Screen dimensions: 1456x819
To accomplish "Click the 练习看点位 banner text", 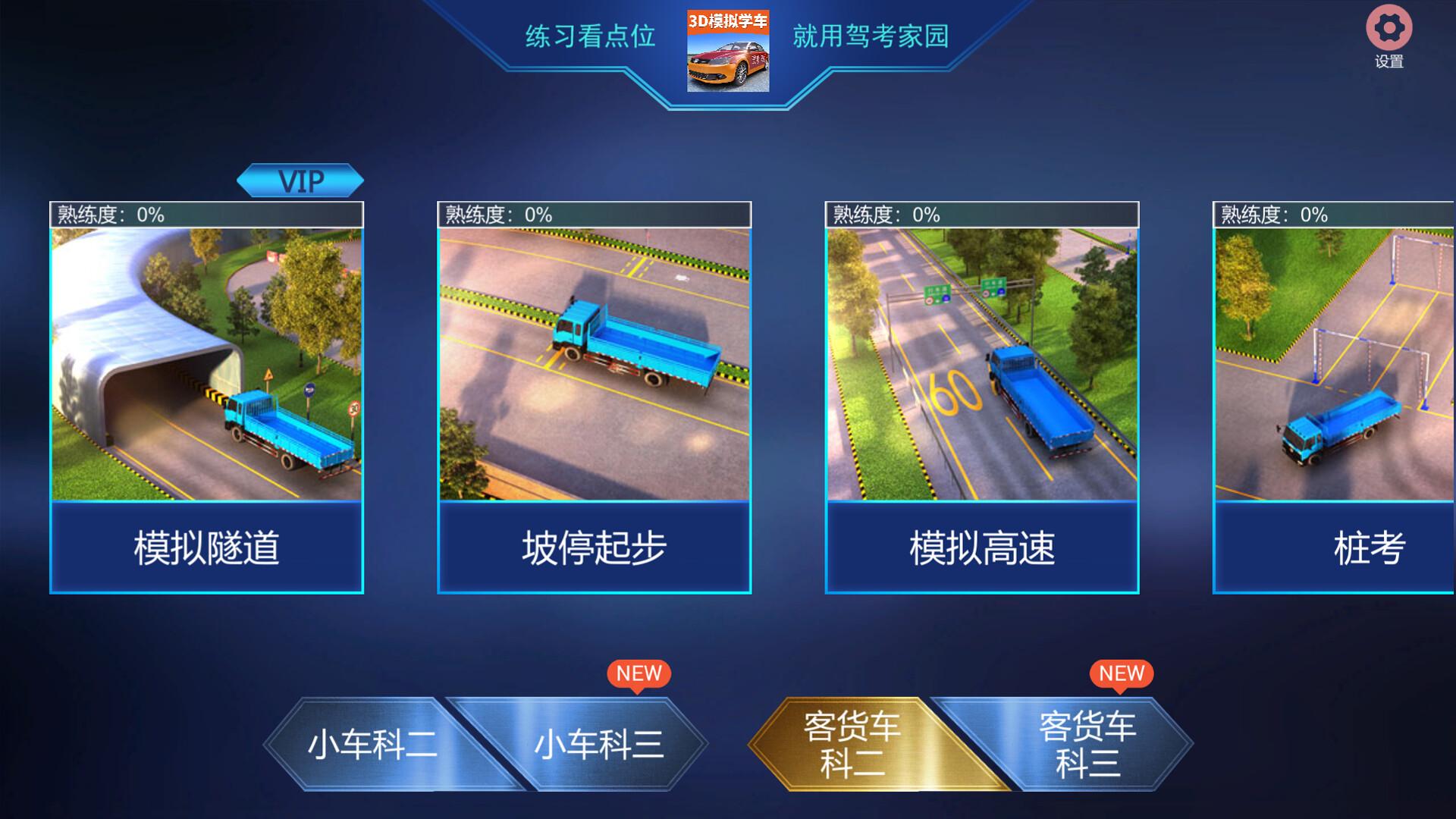I will 588,33.
